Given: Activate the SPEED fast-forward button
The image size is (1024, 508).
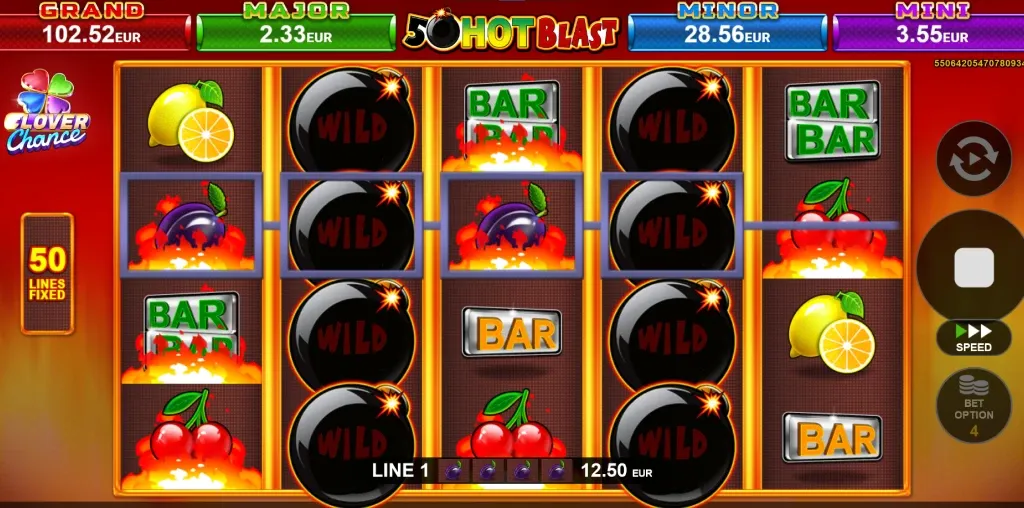Looking at the screenshot, I should 973,337.
